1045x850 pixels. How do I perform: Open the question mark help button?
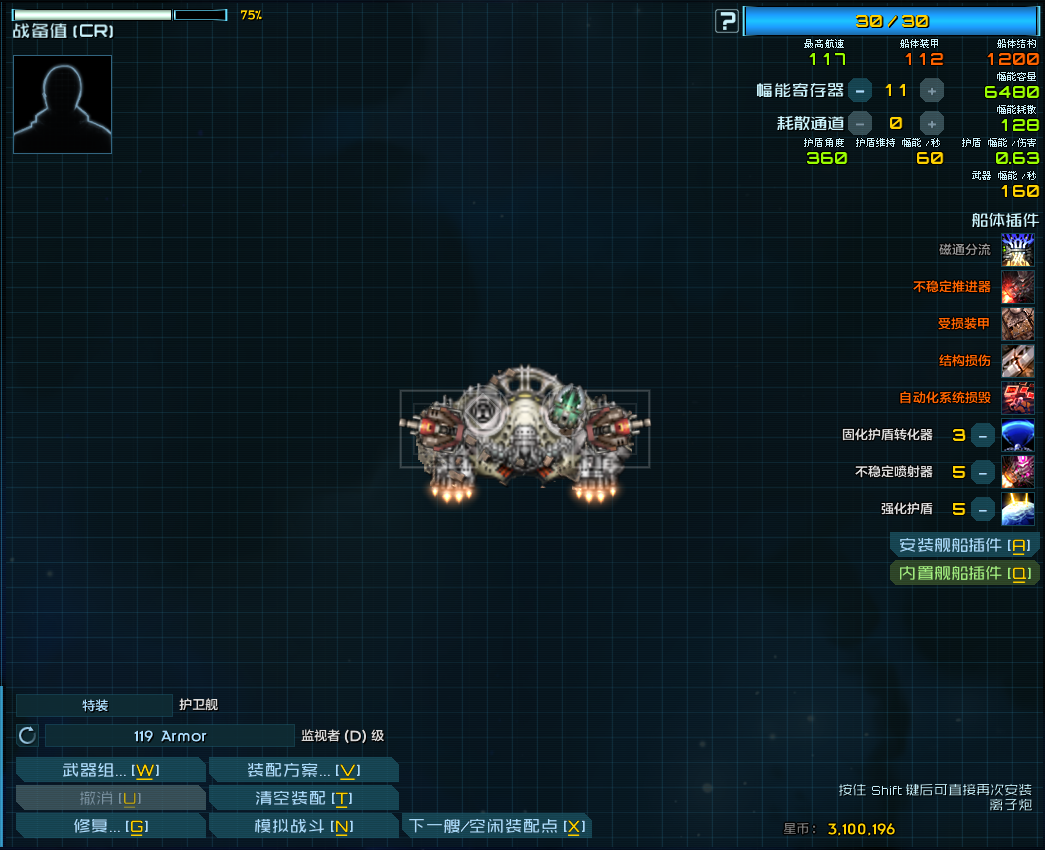(x=727, y=21)
